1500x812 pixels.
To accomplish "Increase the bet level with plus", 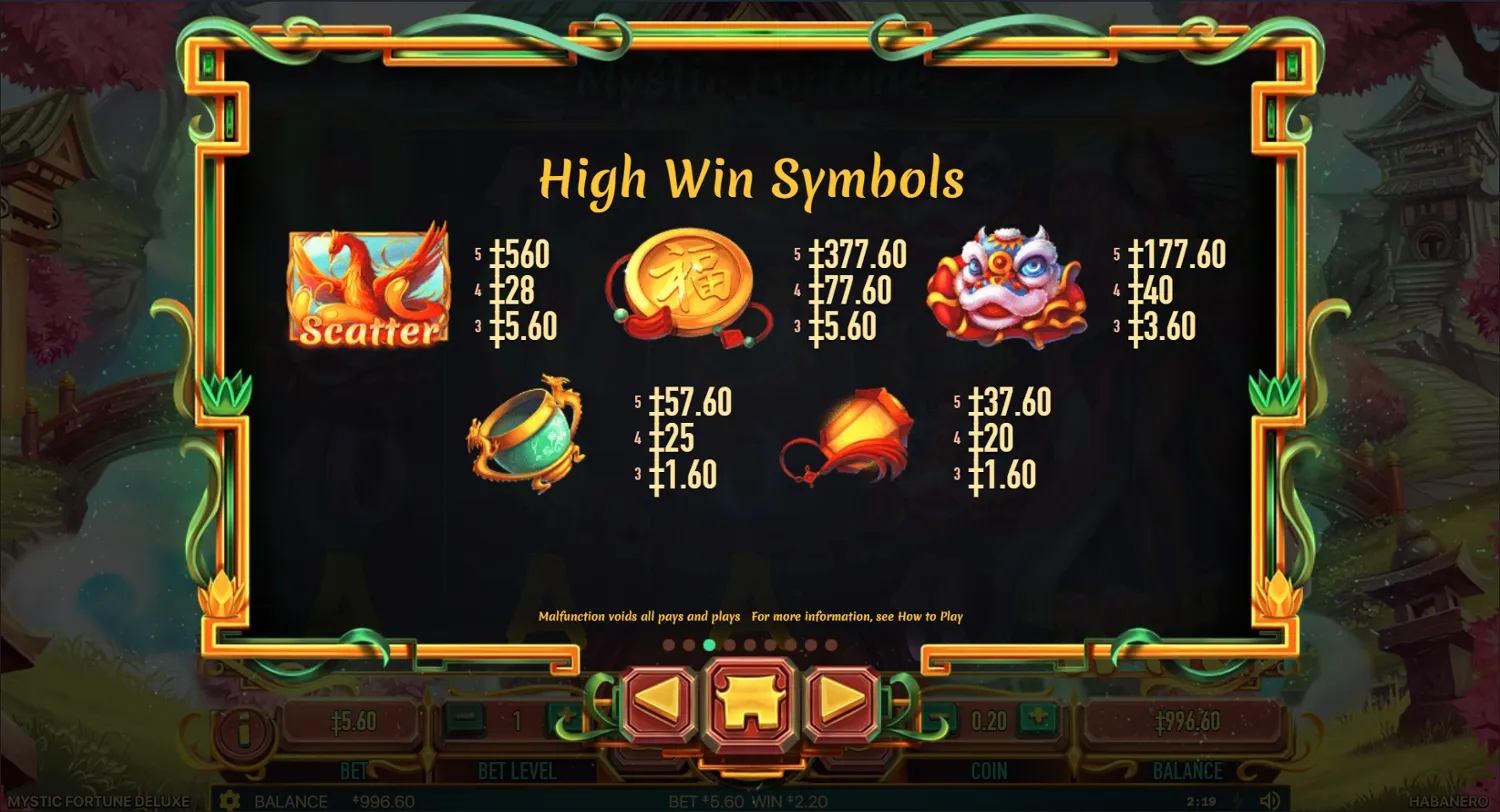I will tap(563, 716).
